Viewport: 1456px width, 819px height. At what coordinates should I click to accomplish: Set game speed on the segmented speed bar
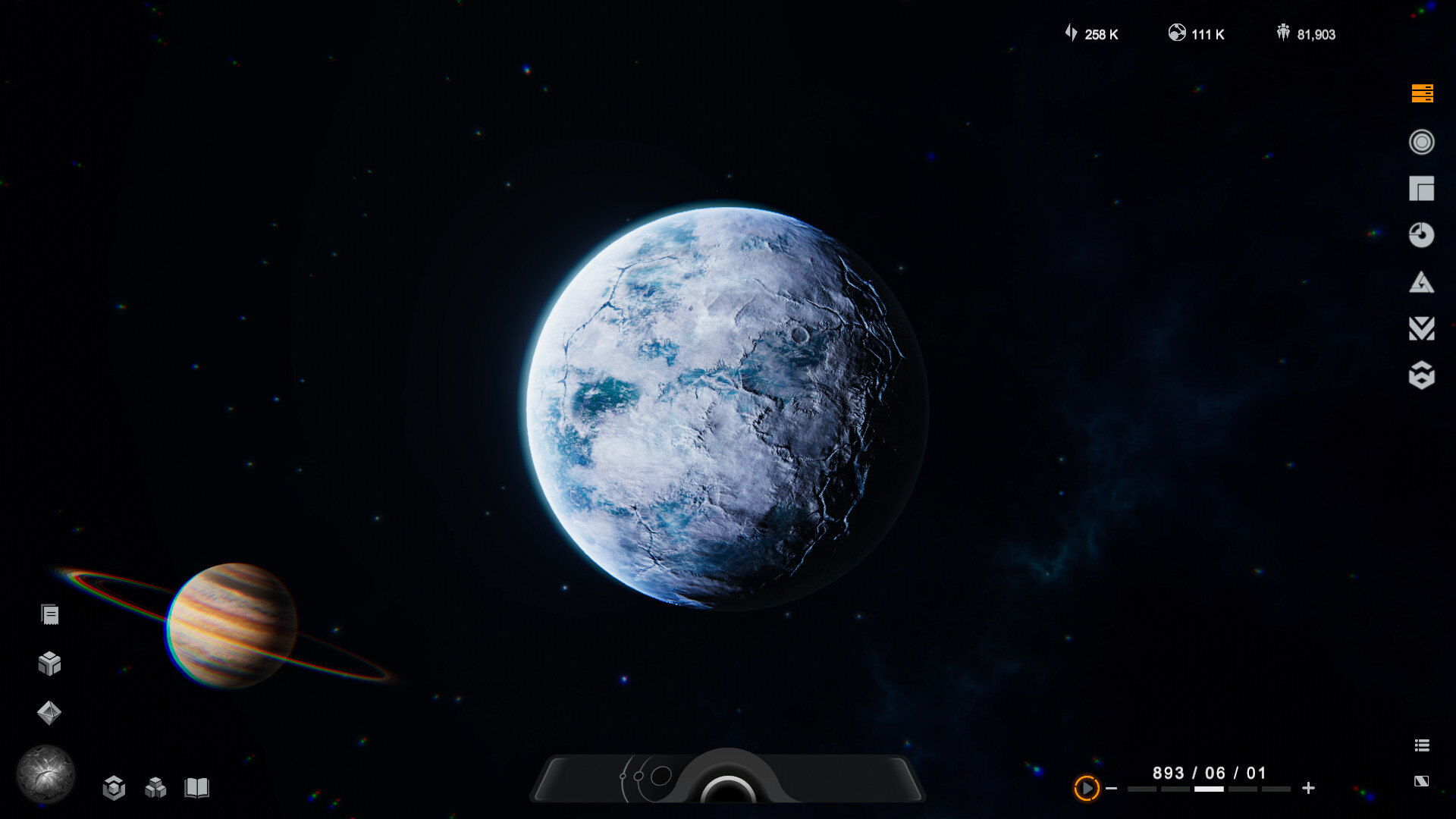click(x=1207, y=789)
